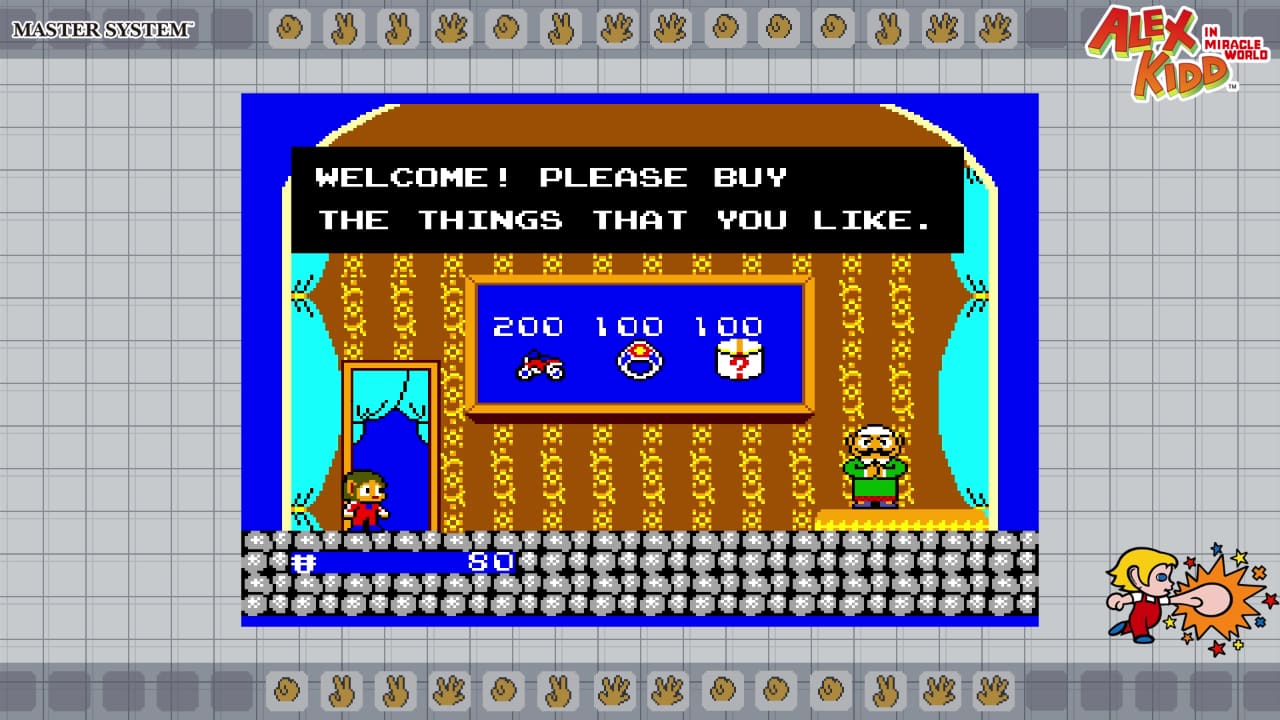Click the blue price board on the wall

[640, 345]
